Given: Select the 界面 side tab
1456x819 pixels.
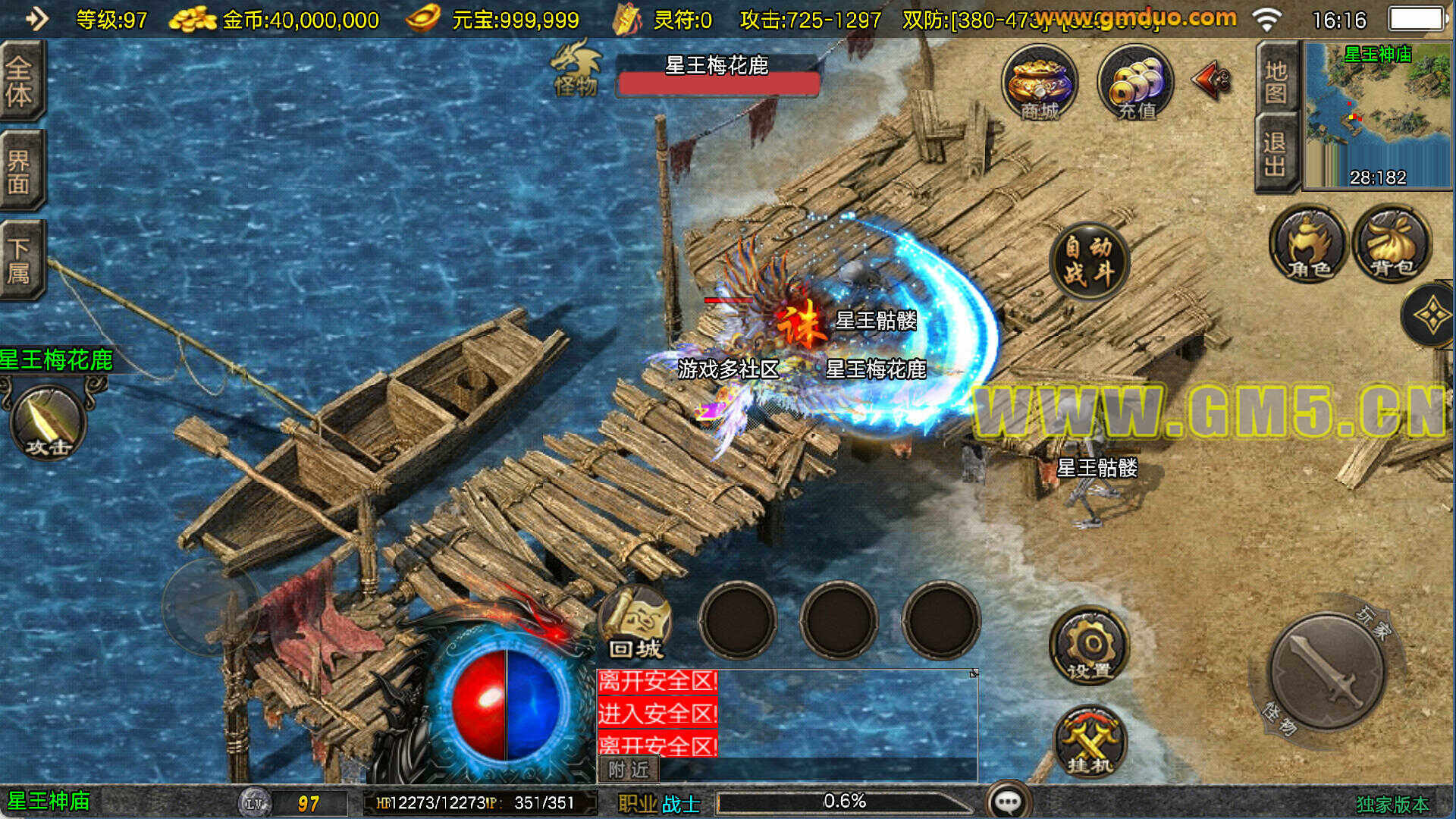Looking at the screenshot, I should click(20, 171).
